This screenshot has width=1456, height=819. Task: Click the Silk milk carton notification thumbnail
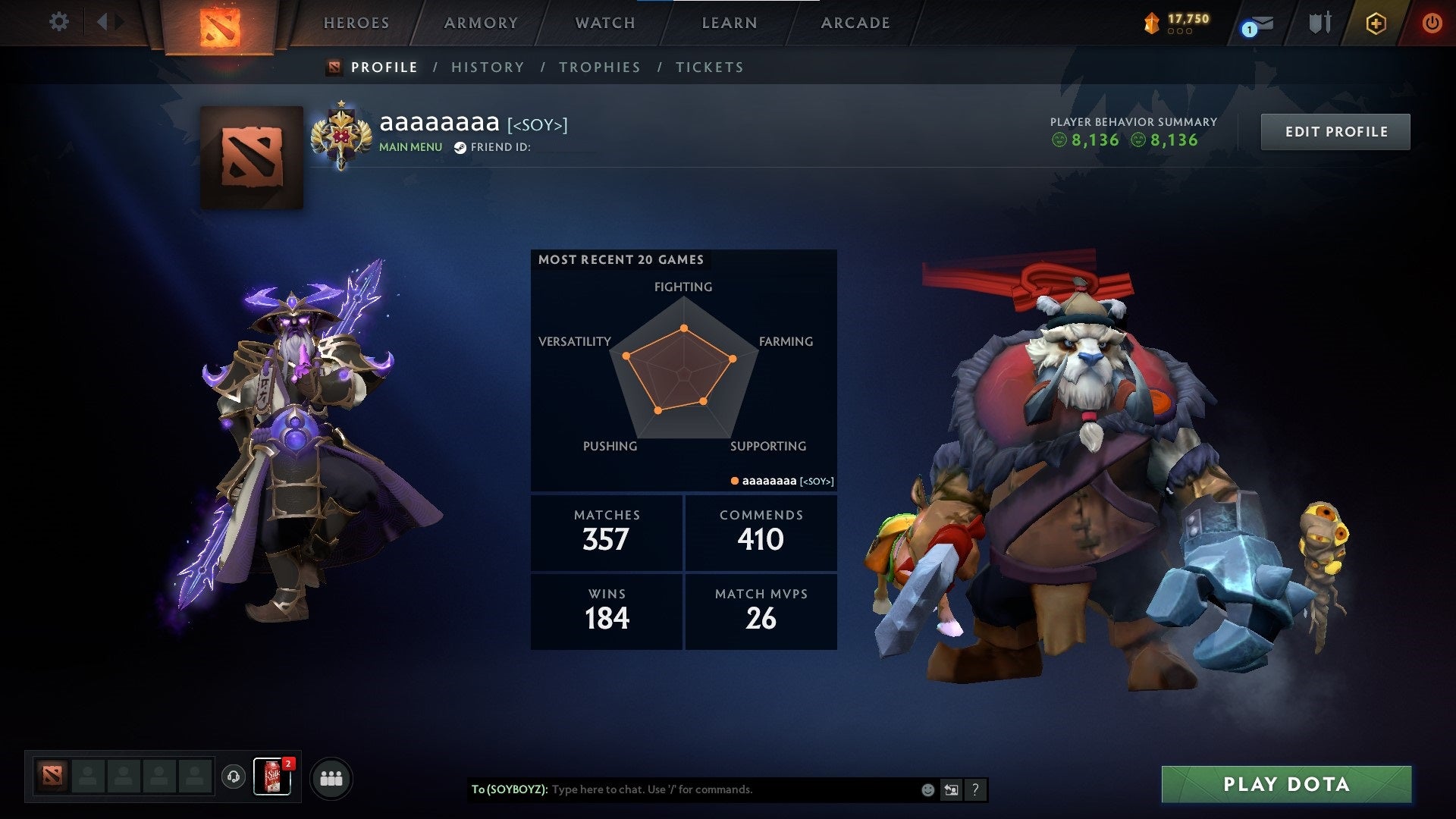tap(273, 777)
